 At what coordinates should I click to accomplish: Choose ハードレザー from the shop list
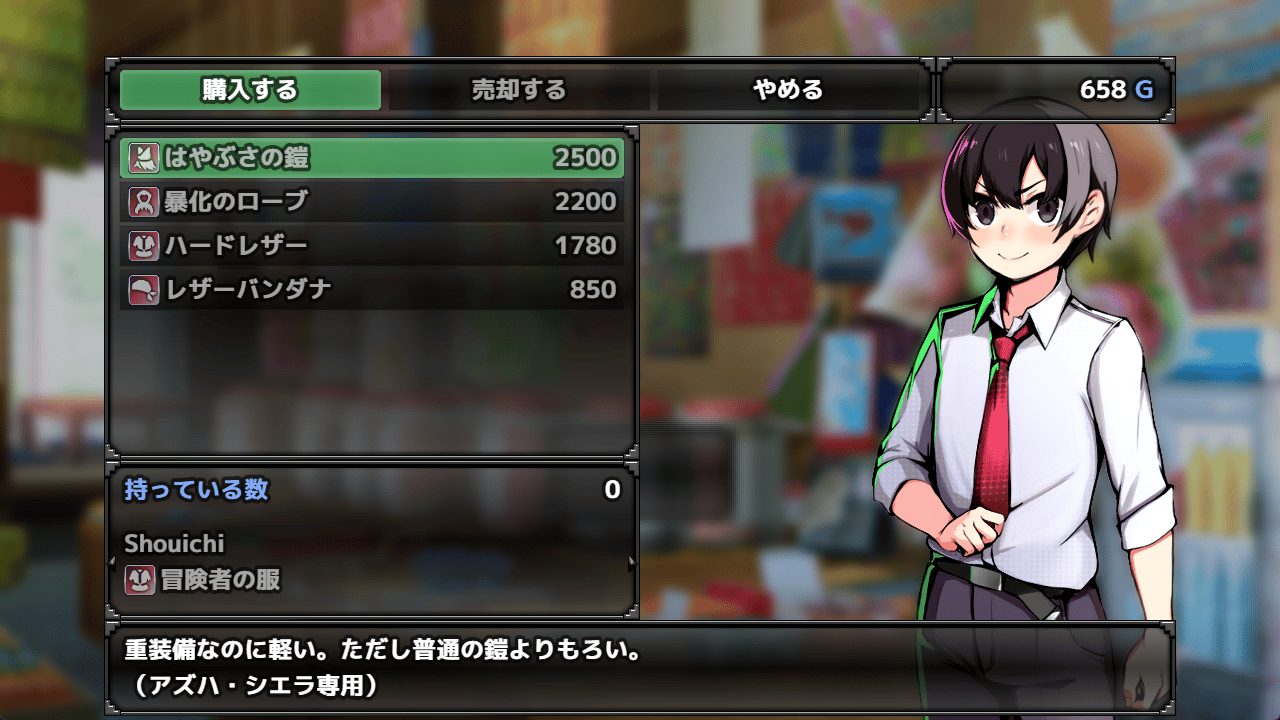pyautogui.click(x=372, y=246)
